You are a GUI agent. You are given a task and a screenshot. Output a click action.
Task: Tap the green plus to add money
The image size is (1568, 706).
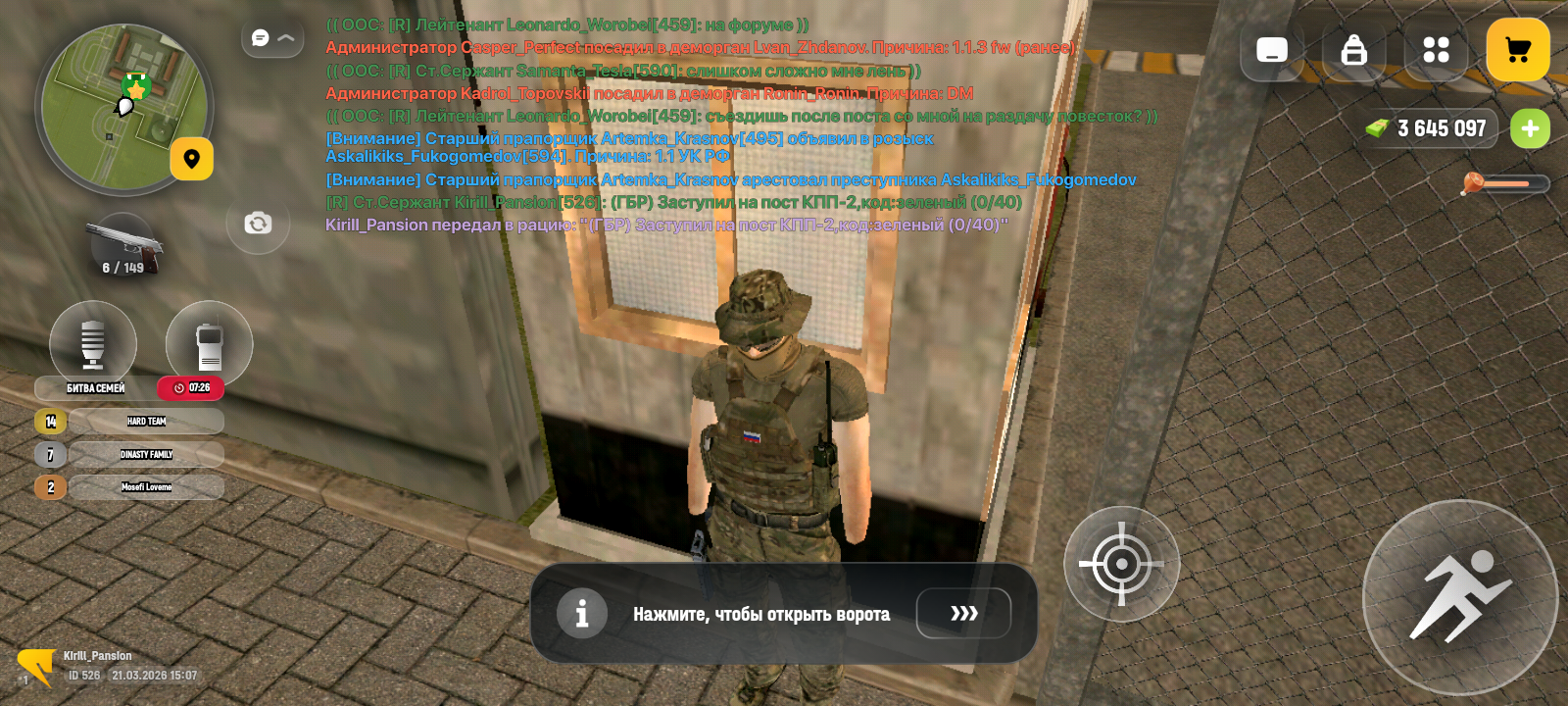1530,127
